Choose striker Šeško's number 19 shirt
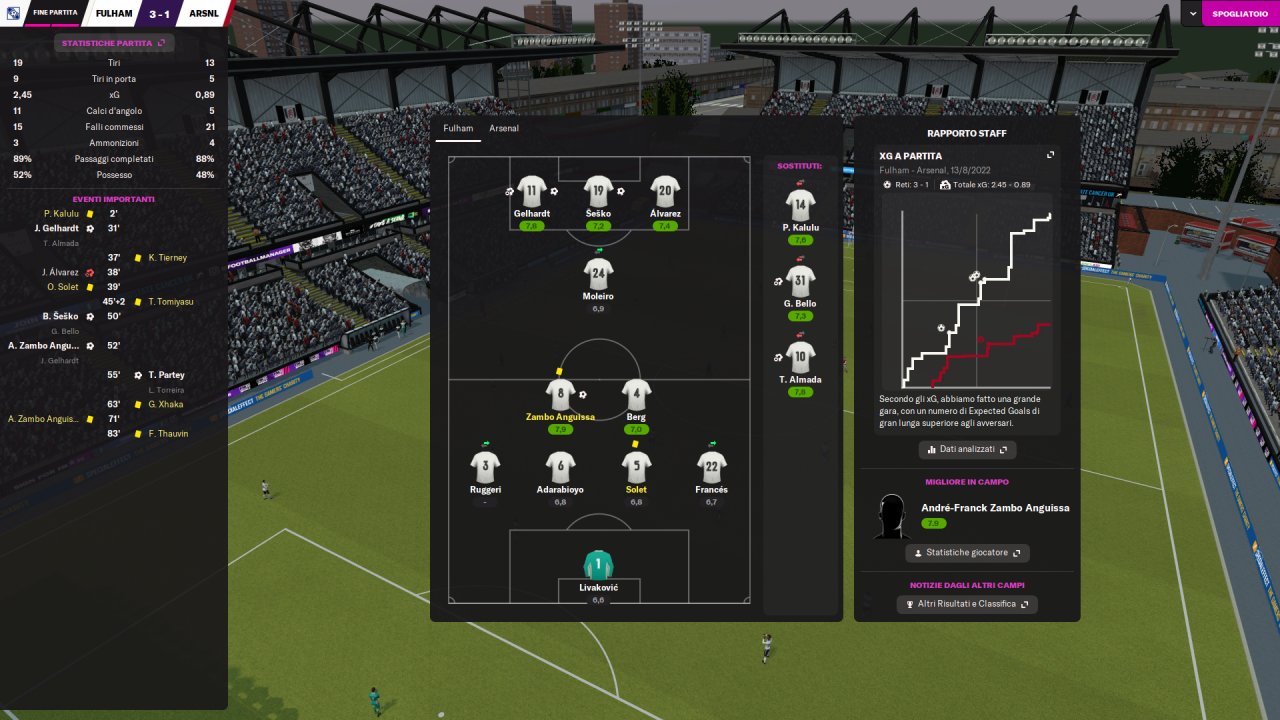Image resolution: width=1280 pixels, height=720 pixels. tap(598, 191)
